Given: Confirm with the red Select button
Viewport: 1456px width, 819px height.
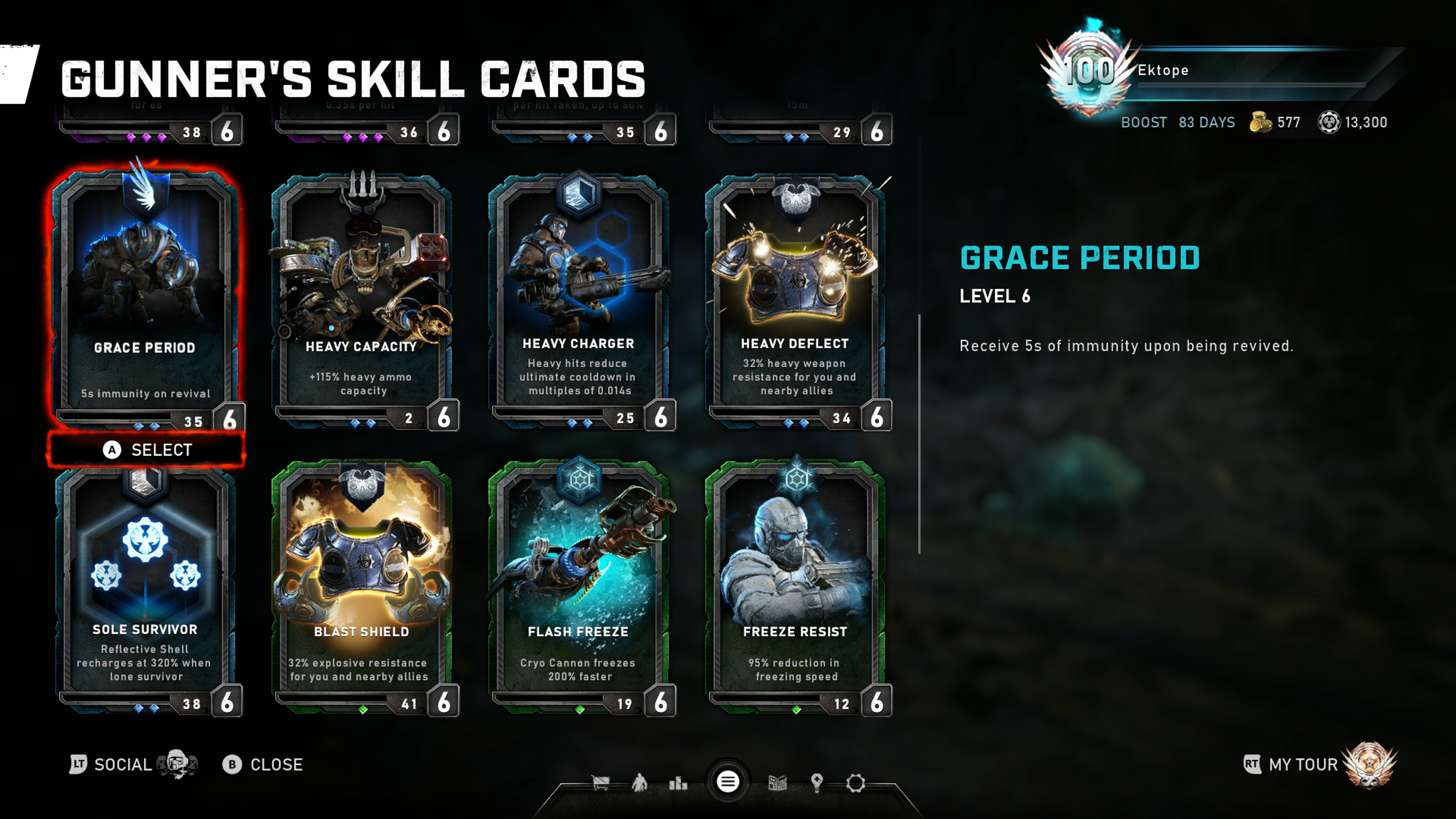Looking at the screenshot, I should [146, 450].
